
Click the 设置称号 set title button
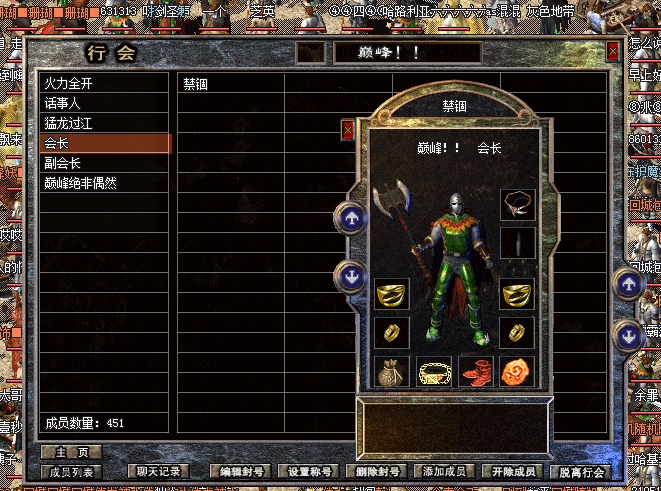point(308,471)
